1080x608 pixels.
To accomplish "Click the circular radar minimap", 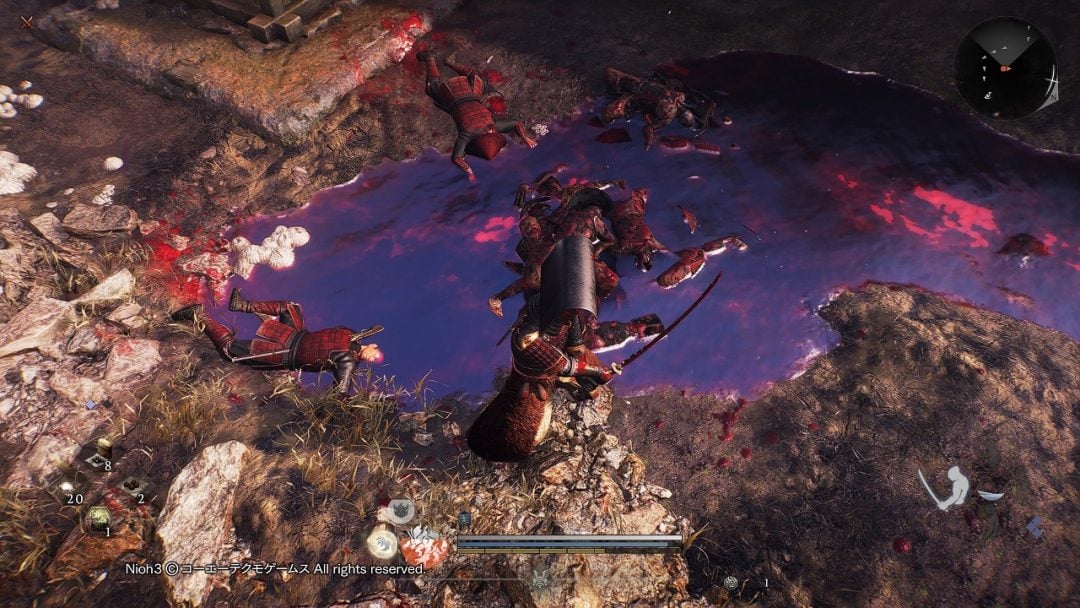I will click(1004, 67).
